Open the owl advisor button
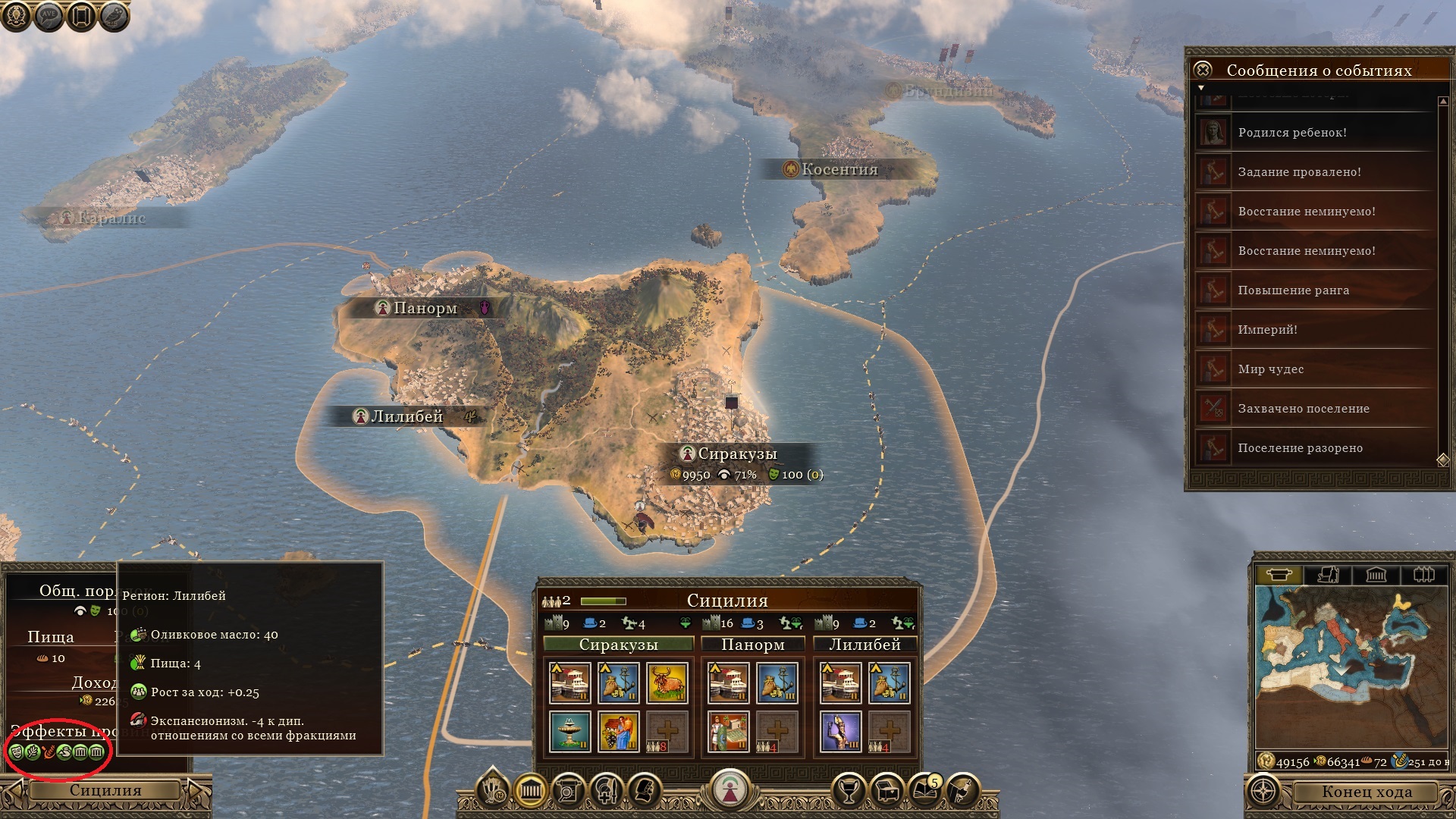Image resolution: width=1456 pixels, height=819 pixels. [x=113, y=17]
